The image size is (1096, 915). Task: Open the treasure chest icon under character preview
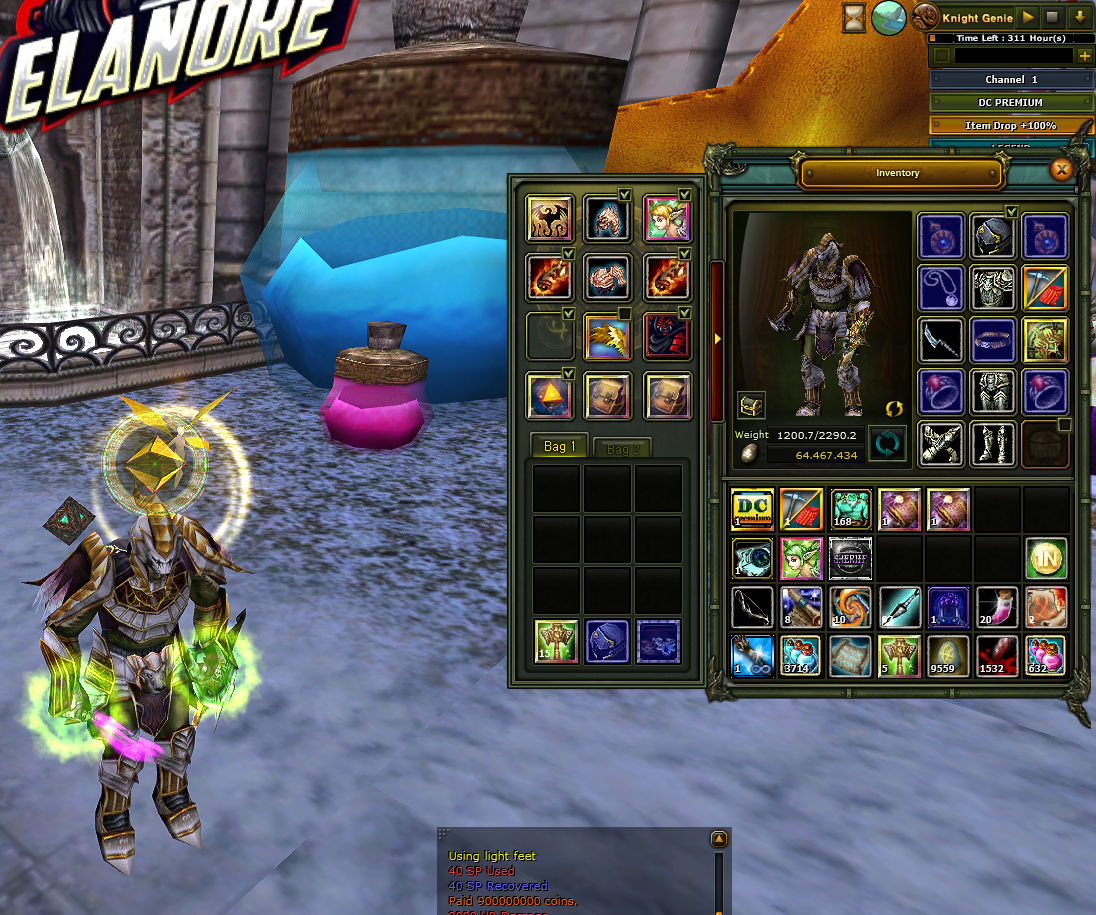point(751,405)
